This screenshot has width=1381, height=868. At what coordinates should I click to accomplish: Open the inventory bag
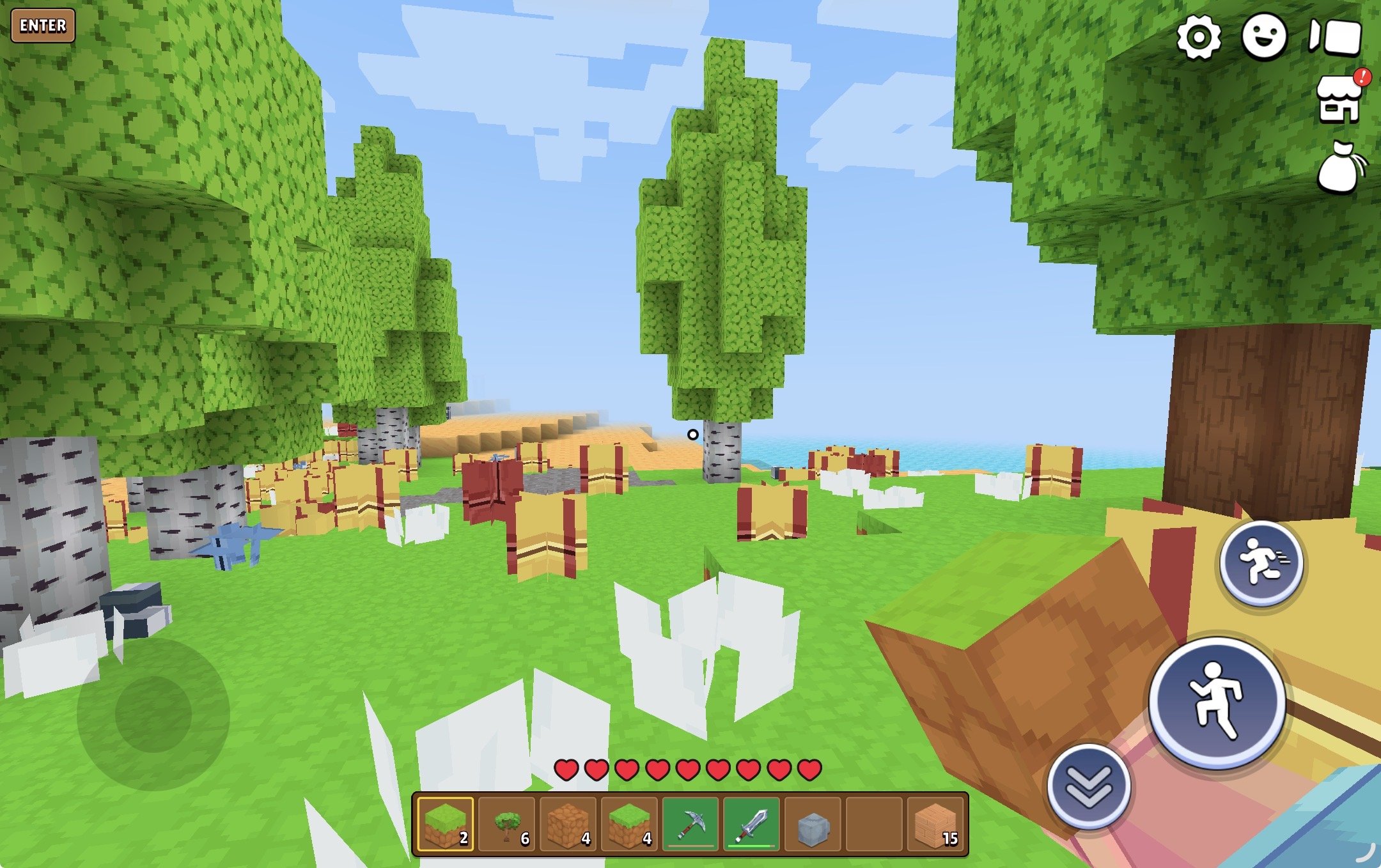coord(1340,167)
